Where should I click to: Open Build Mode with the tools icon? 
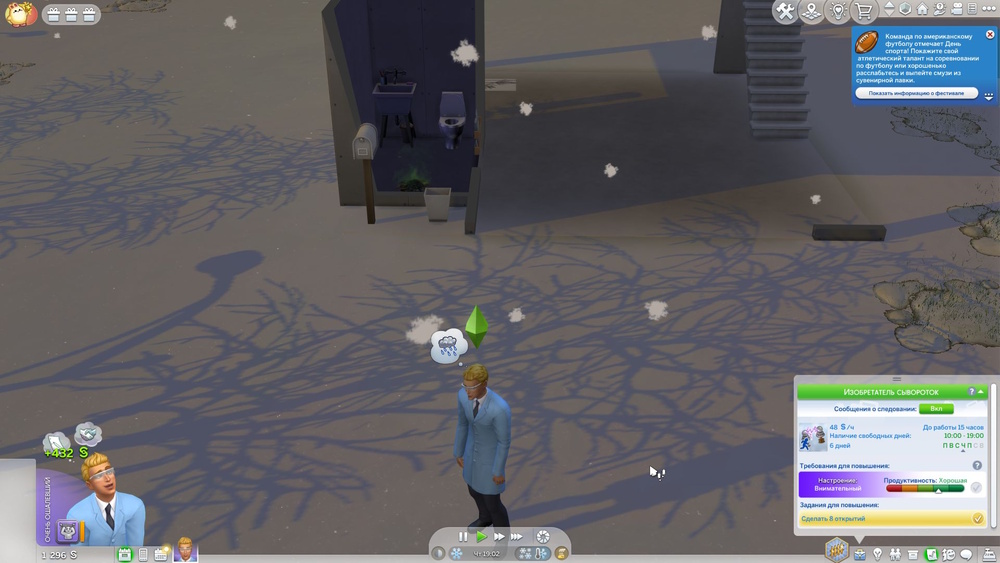[786, 11]
